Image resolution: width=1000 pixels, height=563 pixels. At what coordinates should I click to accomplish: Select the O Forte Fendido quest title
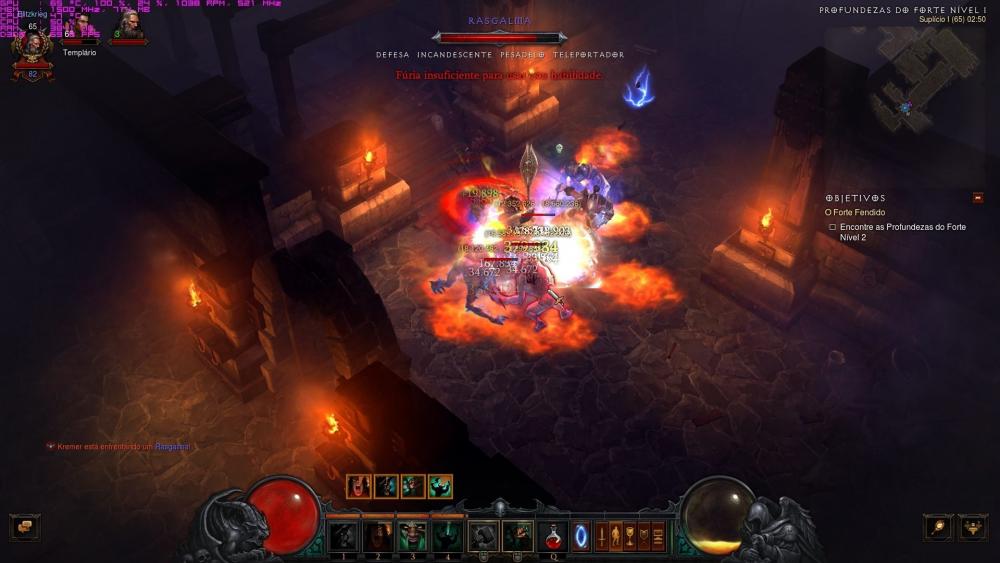click(x=857, y=212)
